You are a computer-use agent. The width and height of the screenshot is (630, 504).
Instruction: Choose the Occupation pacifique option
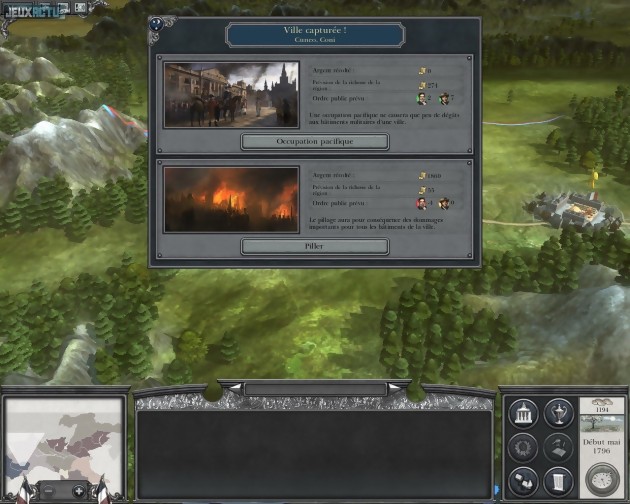coord(315,142)
